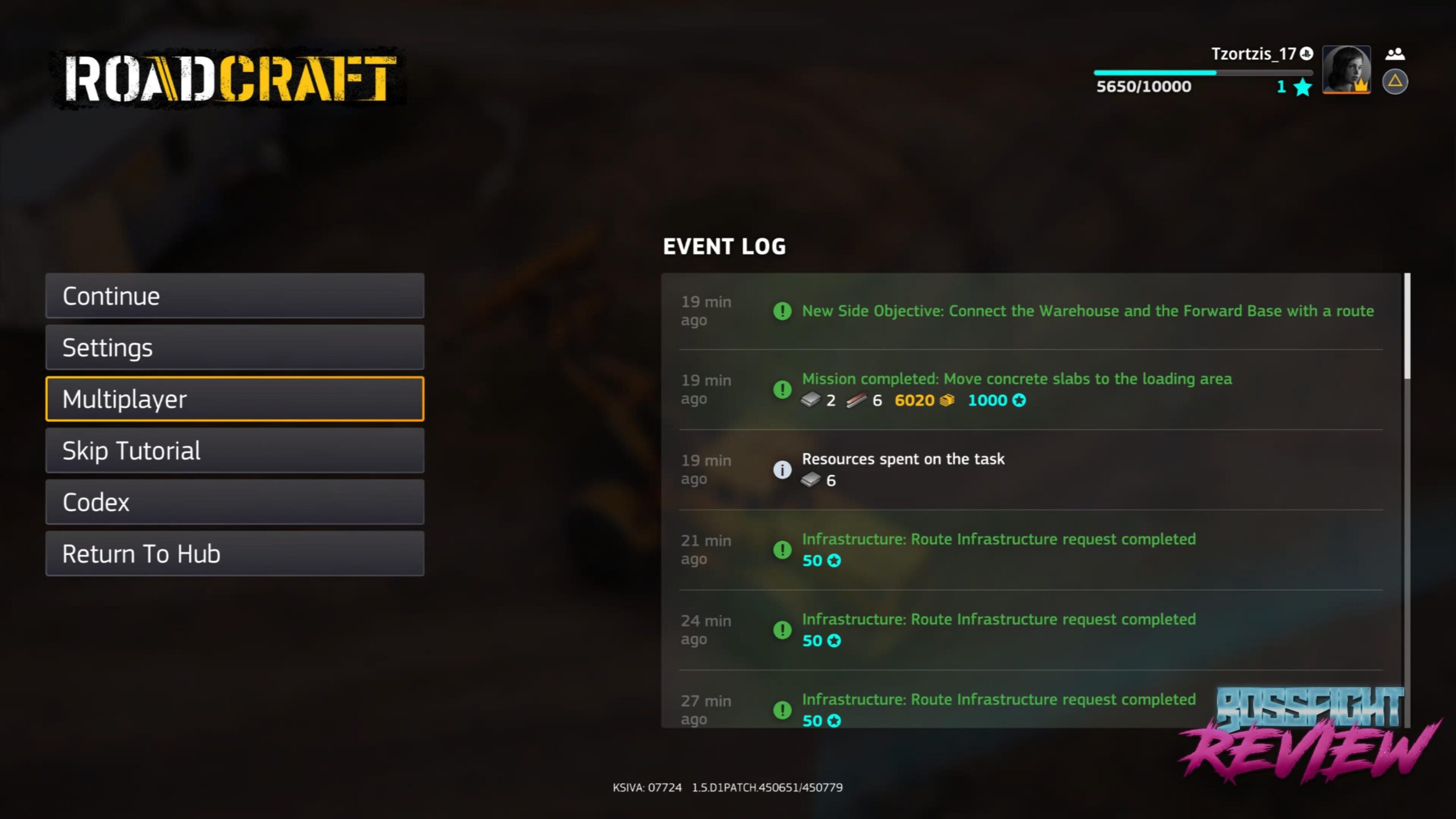The image size is (1456, 819).
Task: Click Skip Tutorial
Action: pos(235,450)
